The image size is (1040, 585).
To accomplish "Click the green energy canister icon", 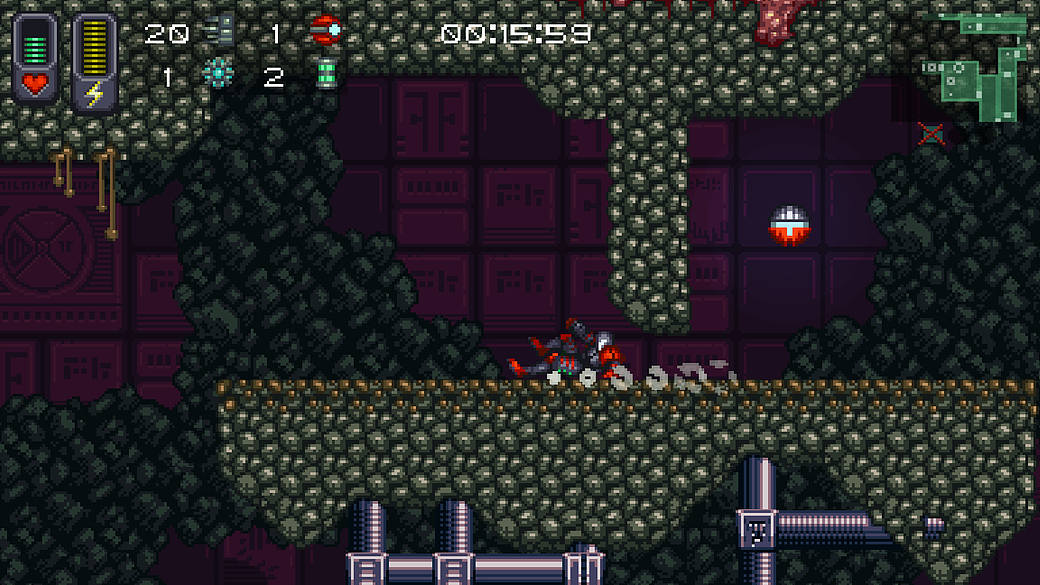I will click(326, 75).
